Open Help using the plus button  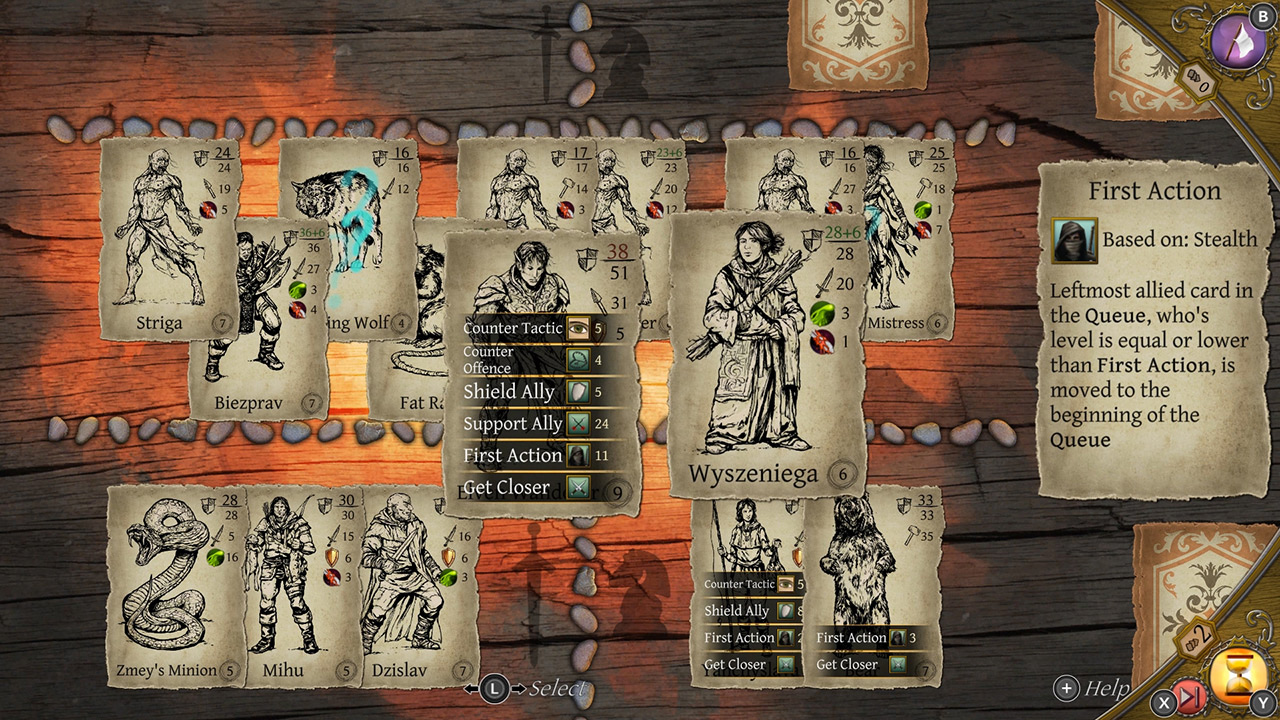coord(1068,688)
